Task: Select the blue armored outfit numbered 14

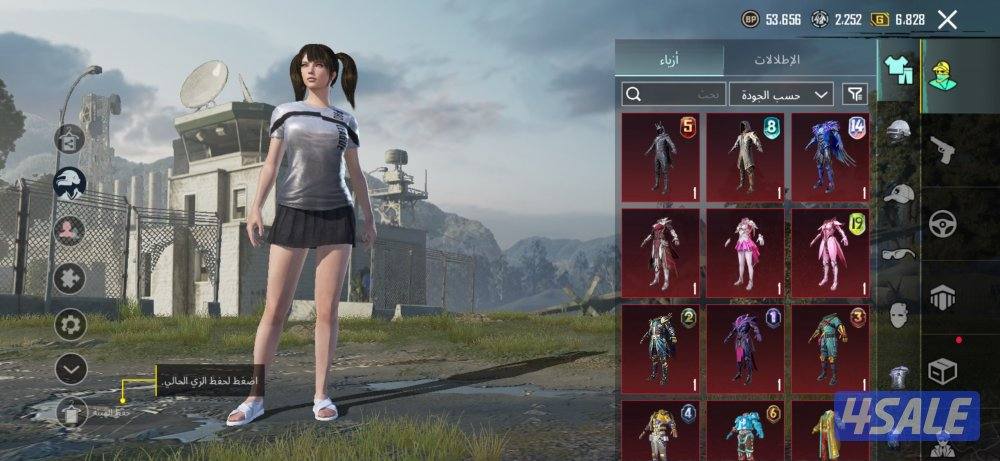Action: 830,153
